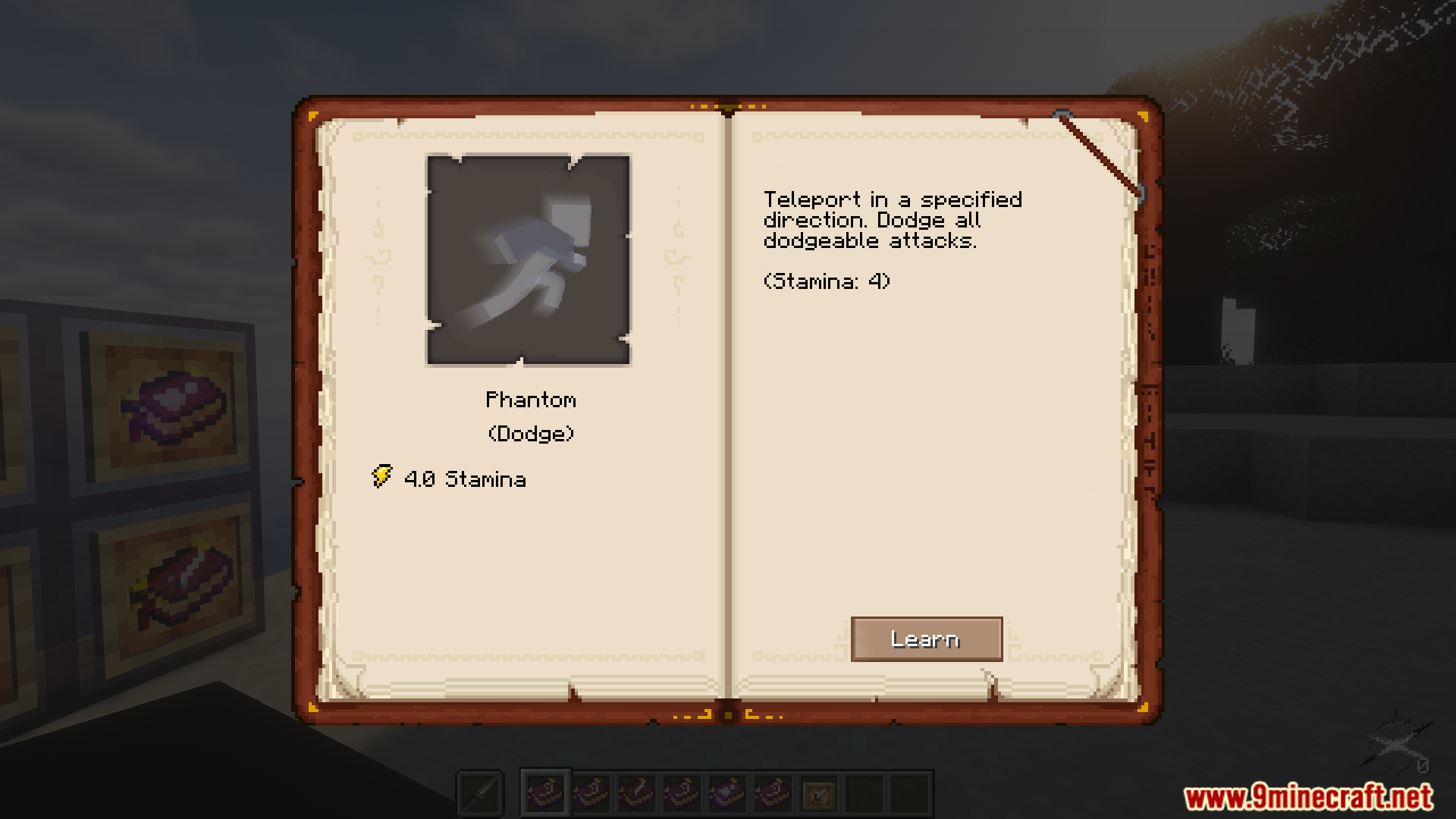This screenshot has width=1456, height=819.
Task: Click the Phantom skill portrait image
Action: click(529, 260)
